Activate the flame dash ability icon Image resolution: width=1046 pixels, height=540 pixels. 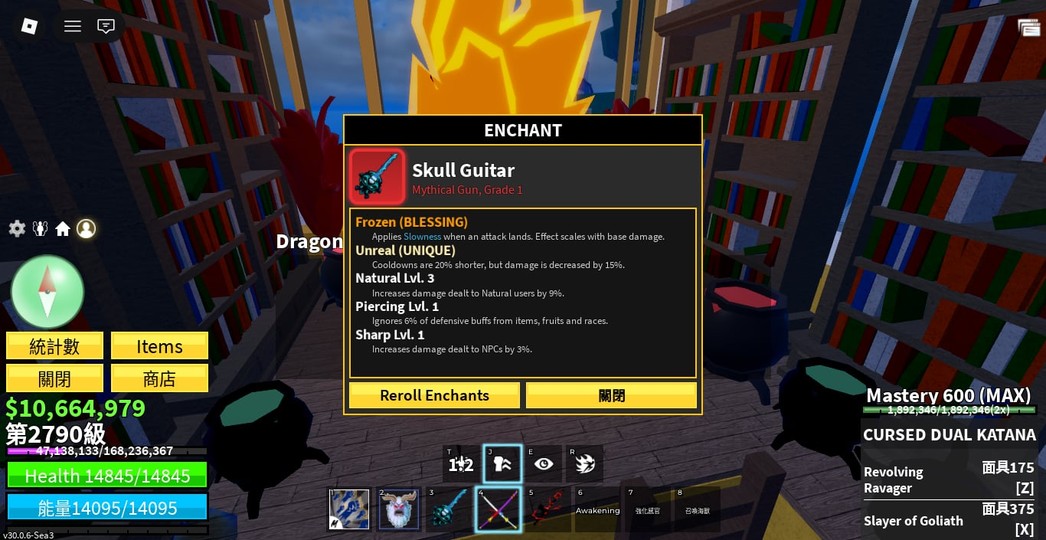click(585, 464)
